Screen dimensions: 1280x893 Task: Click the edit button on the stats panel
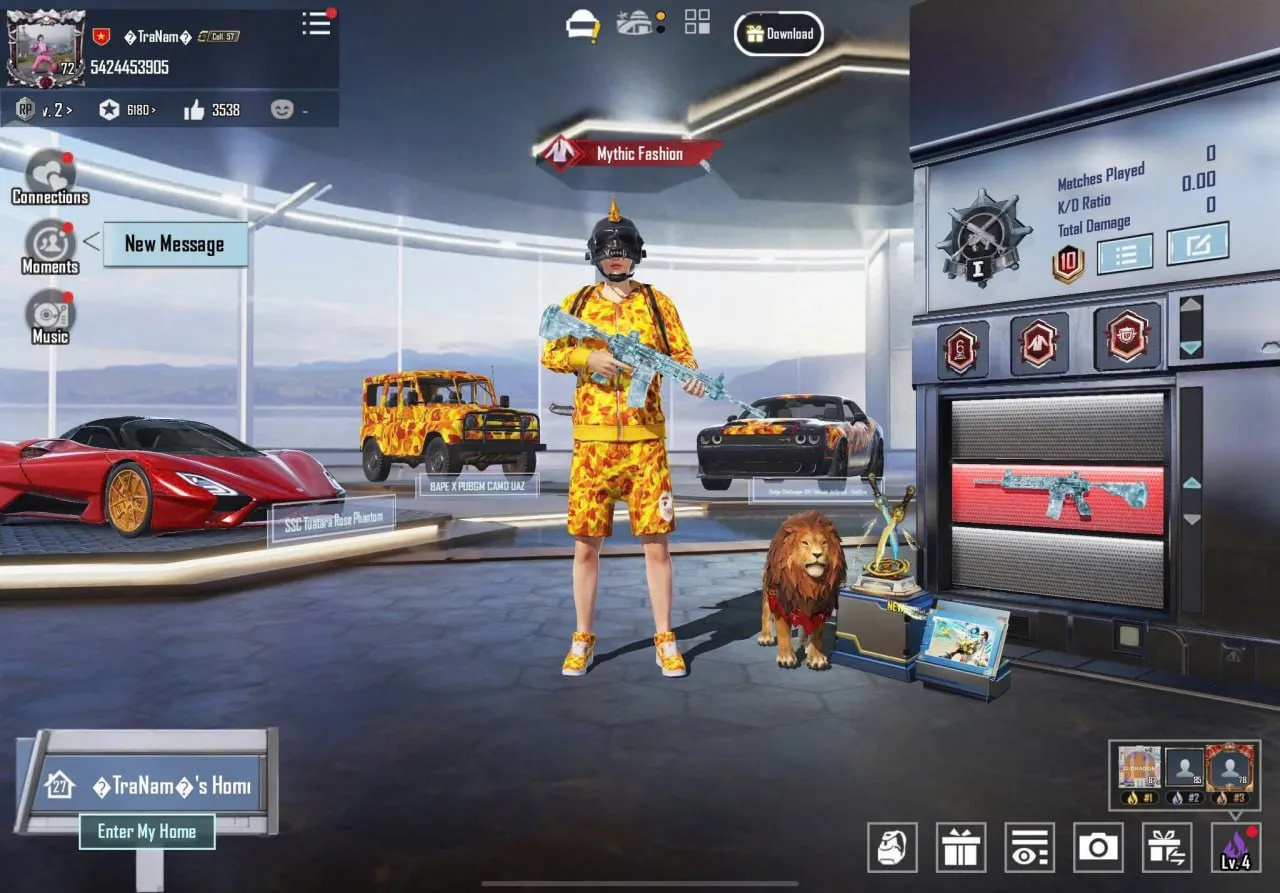point(1197,244)
